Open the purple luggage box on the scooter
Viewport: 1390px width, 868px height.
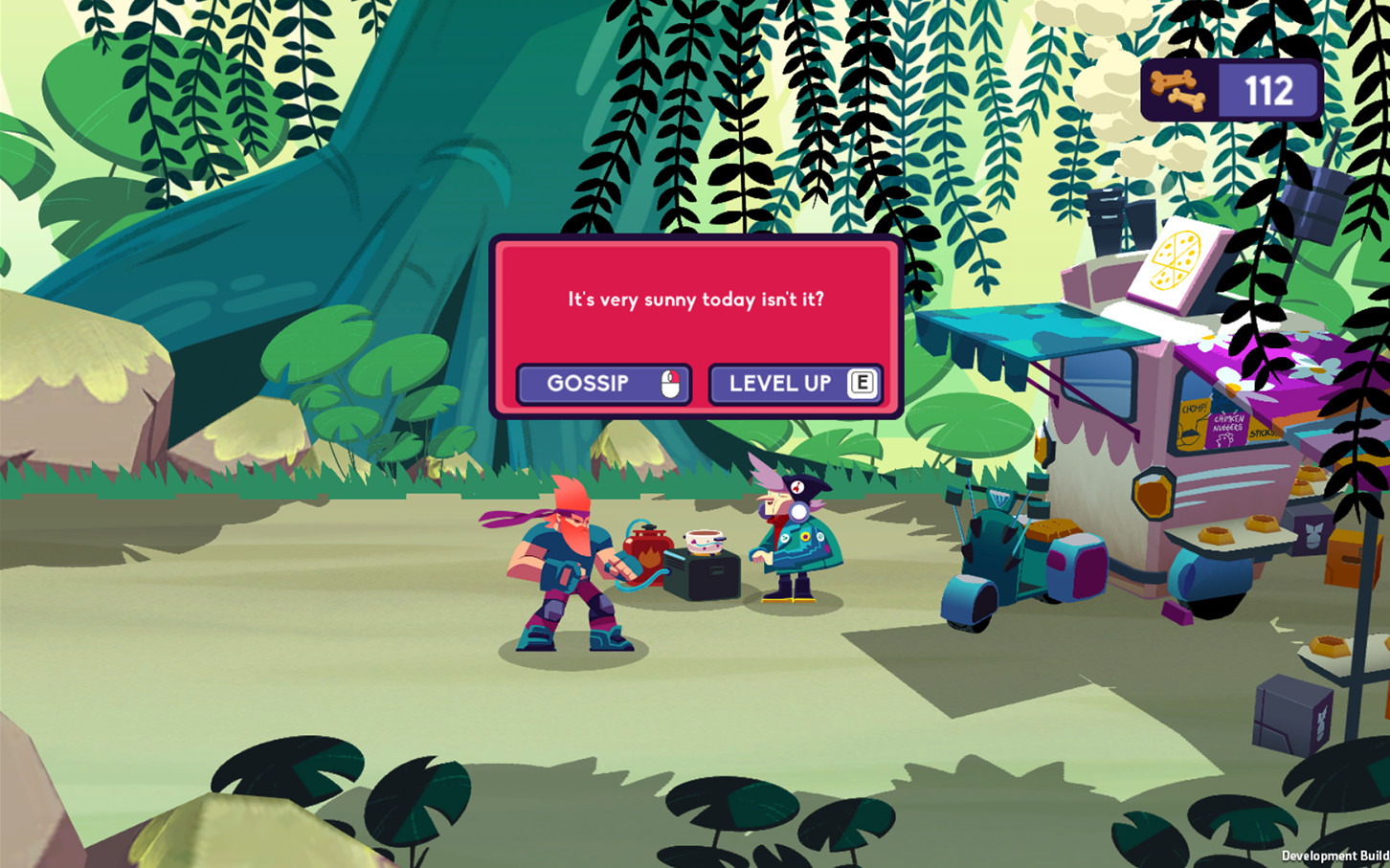(x=1078, y=570)
